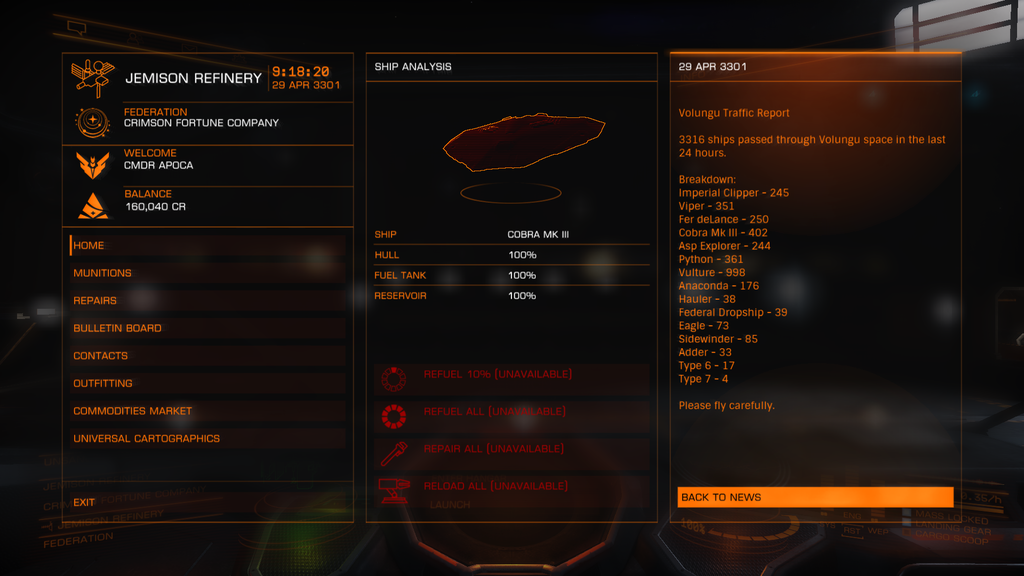Click Exit to leave station services

[85, 502]
